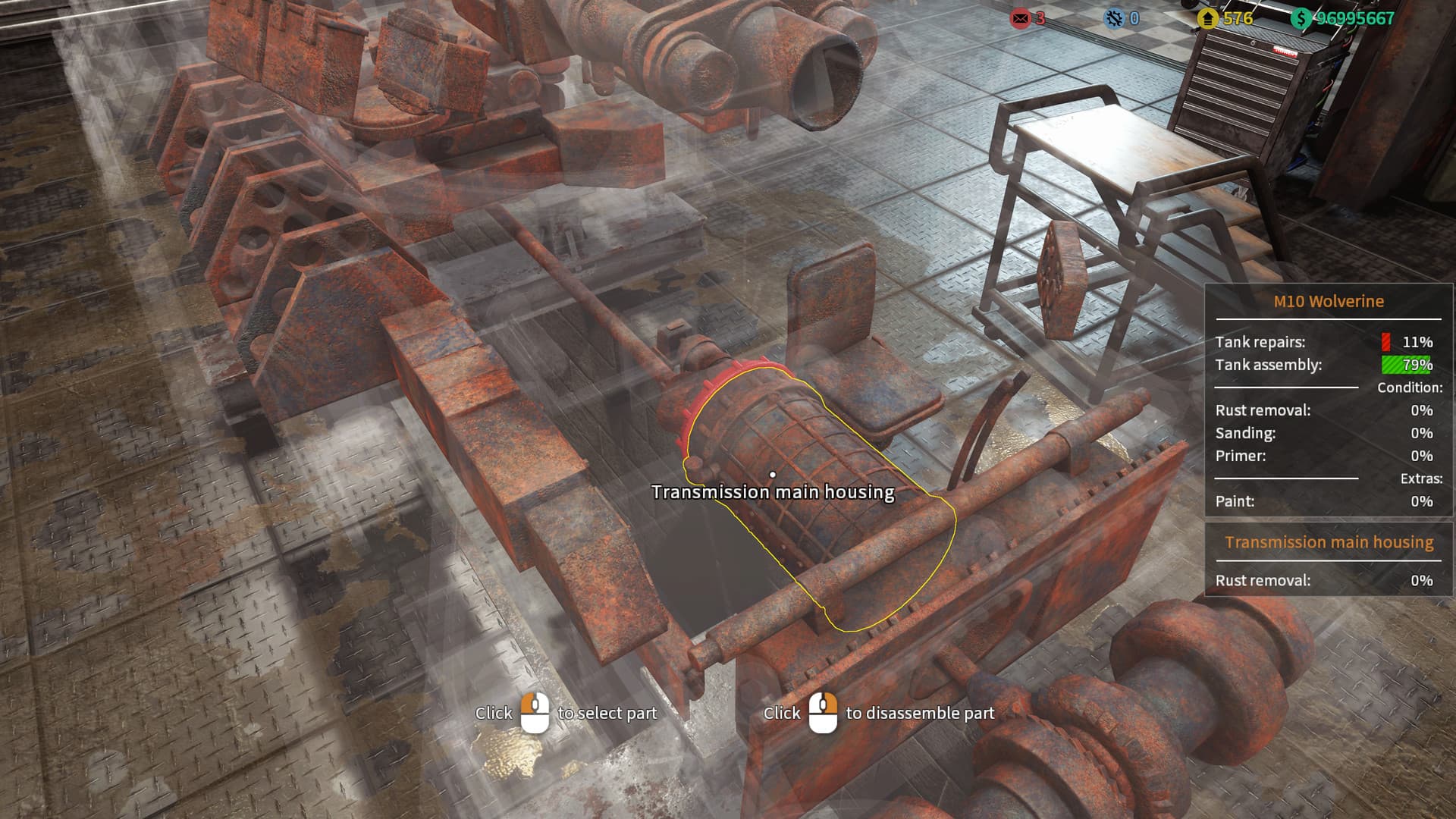Screen dimensions: 1456x819
Task: Open the yellow experience points icon
Action: click(x=1209, y=19)
